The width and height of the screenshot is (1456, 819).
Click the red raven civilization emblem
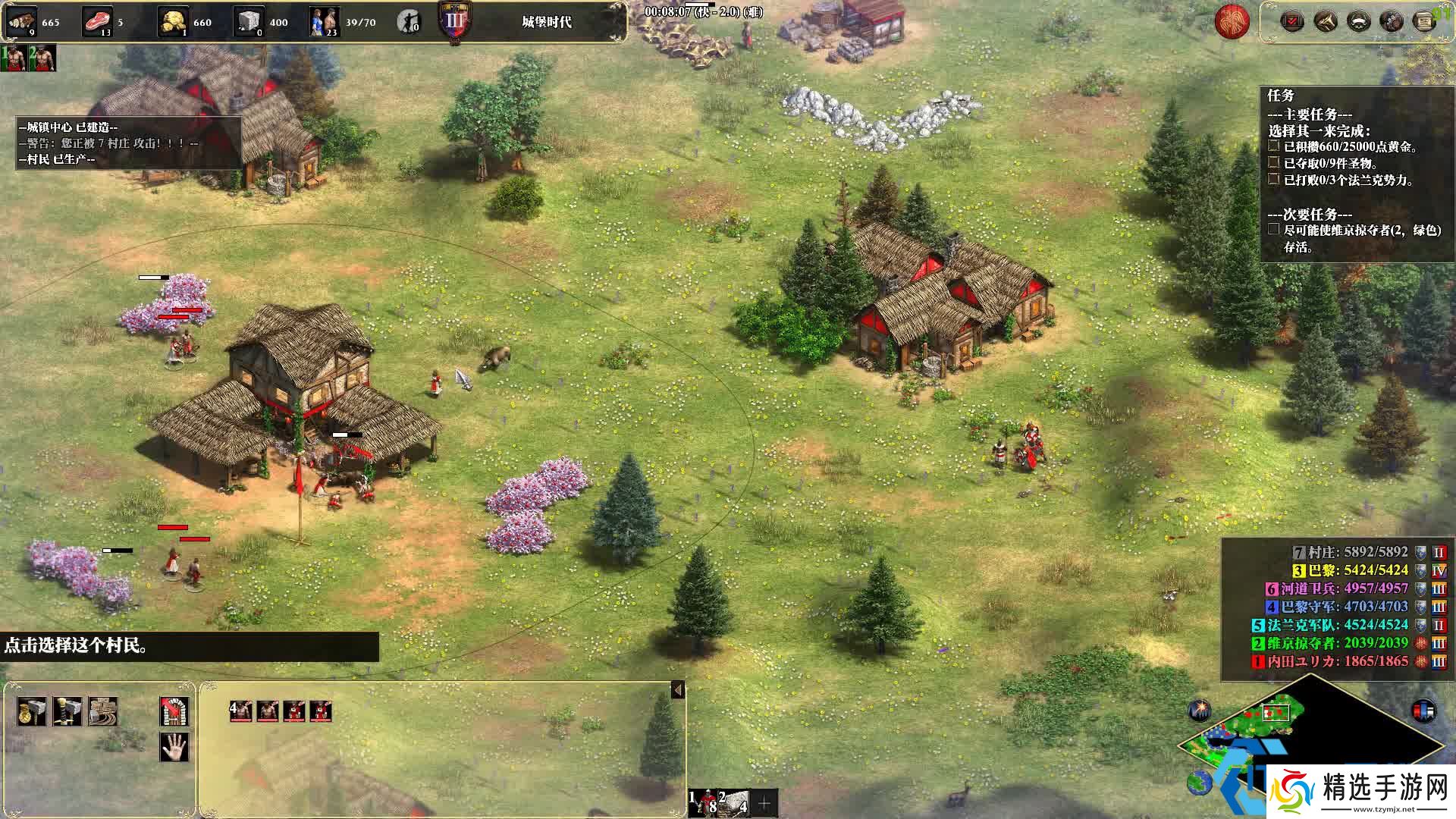pyautogui.click(x=1232, y=22)
